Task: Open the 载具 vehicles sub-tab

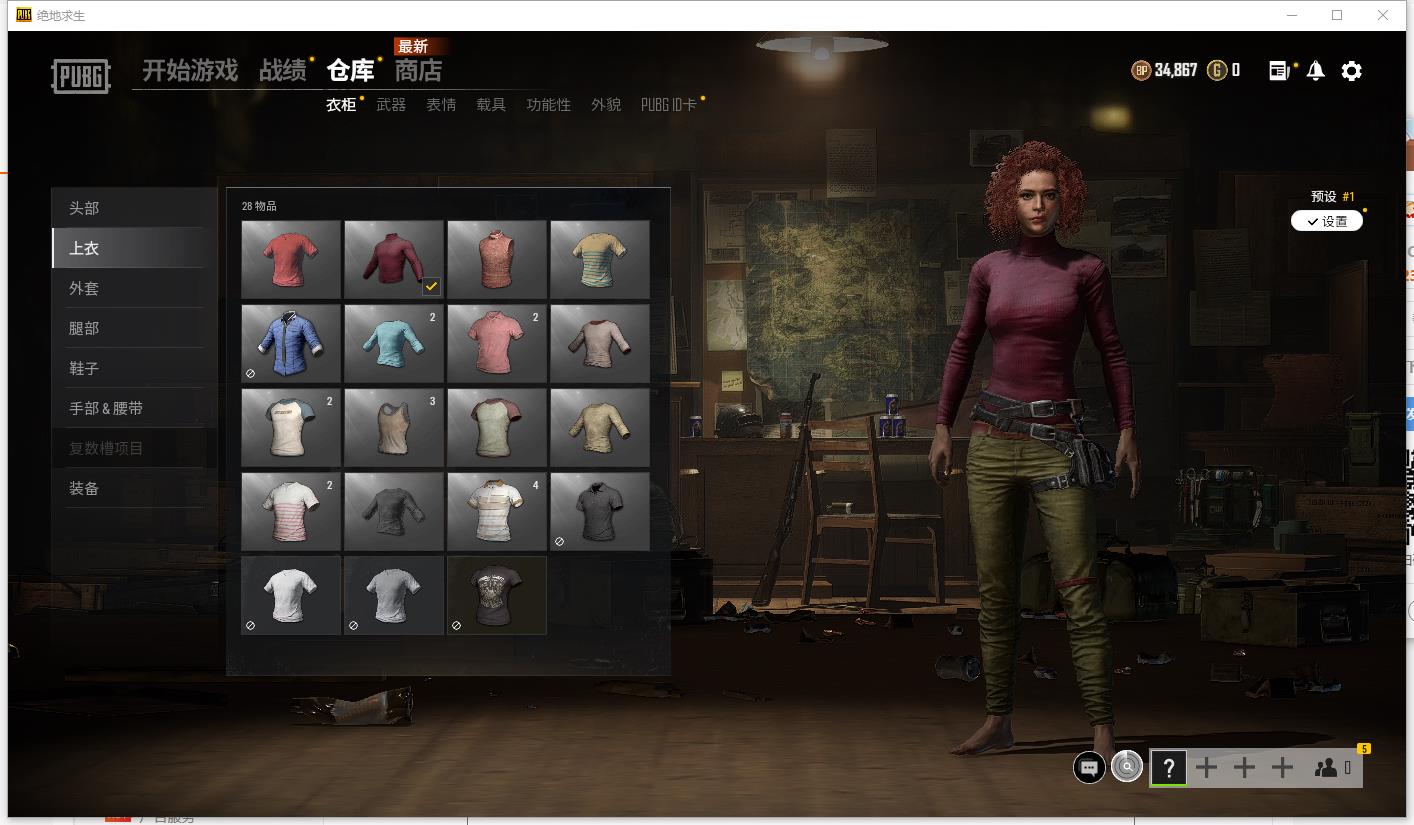Action: 491,105
